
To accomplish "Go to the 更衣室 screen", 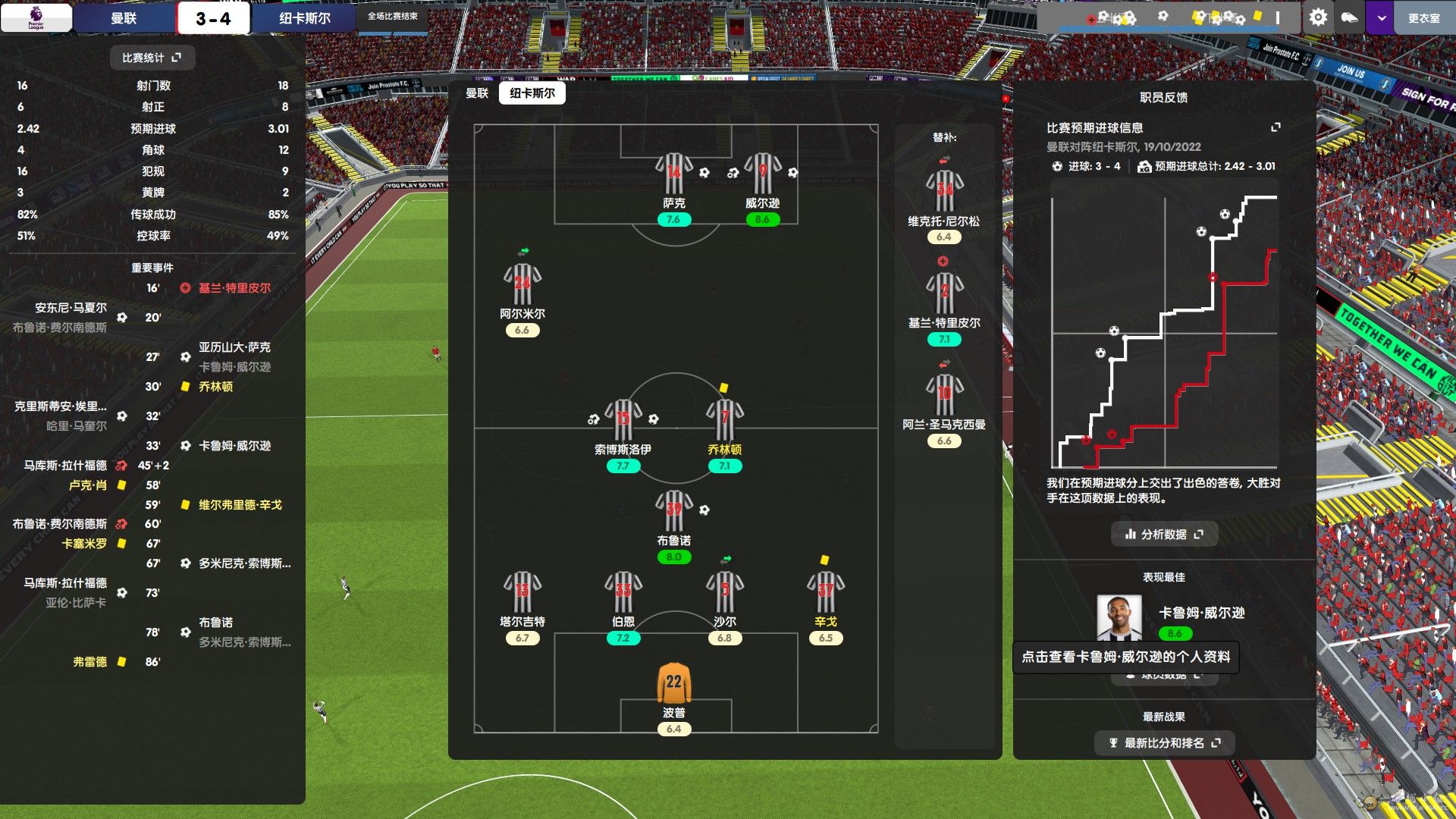I will 1423,18.
